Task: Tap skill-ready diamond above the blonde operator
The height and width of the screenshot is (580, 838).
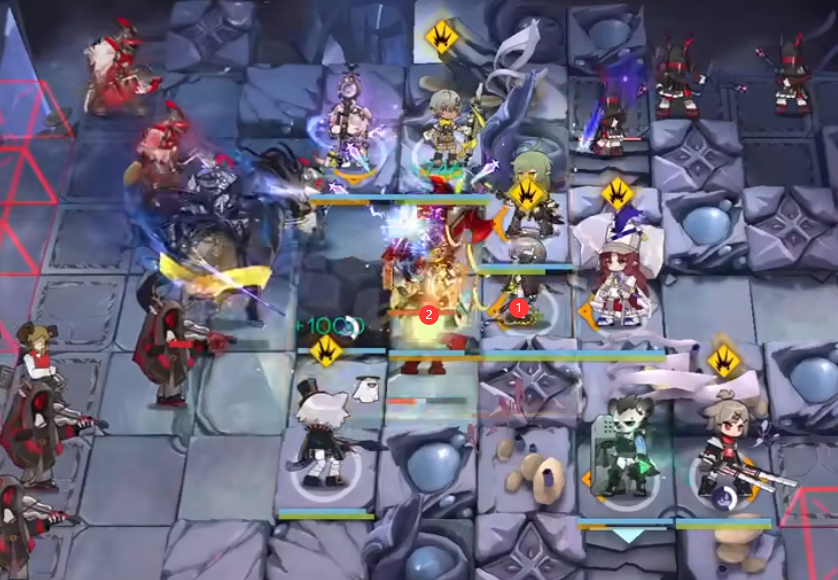Action: 441,38
